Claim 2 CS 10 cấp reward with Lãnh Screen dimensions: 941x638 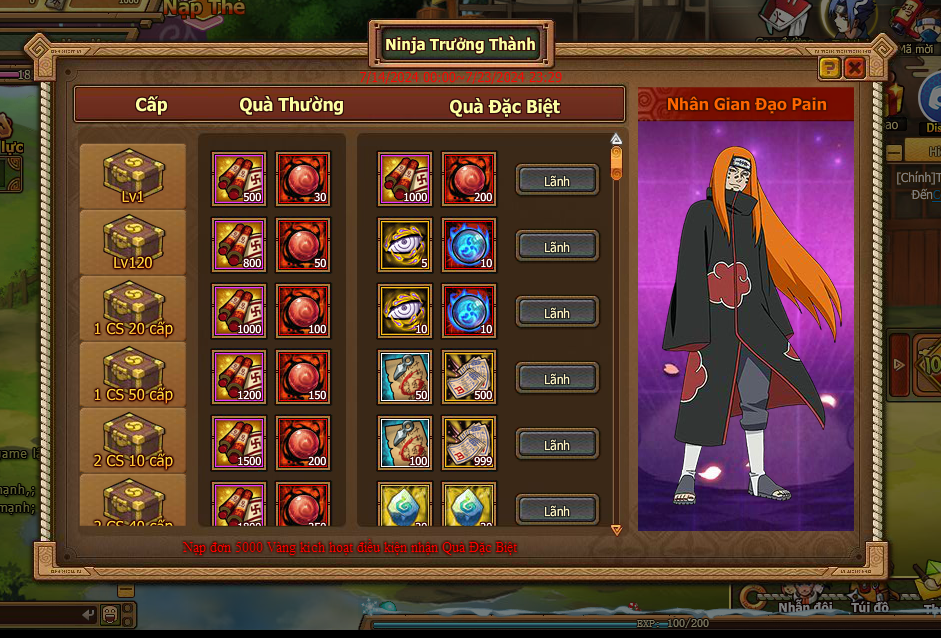click(557, 444)
